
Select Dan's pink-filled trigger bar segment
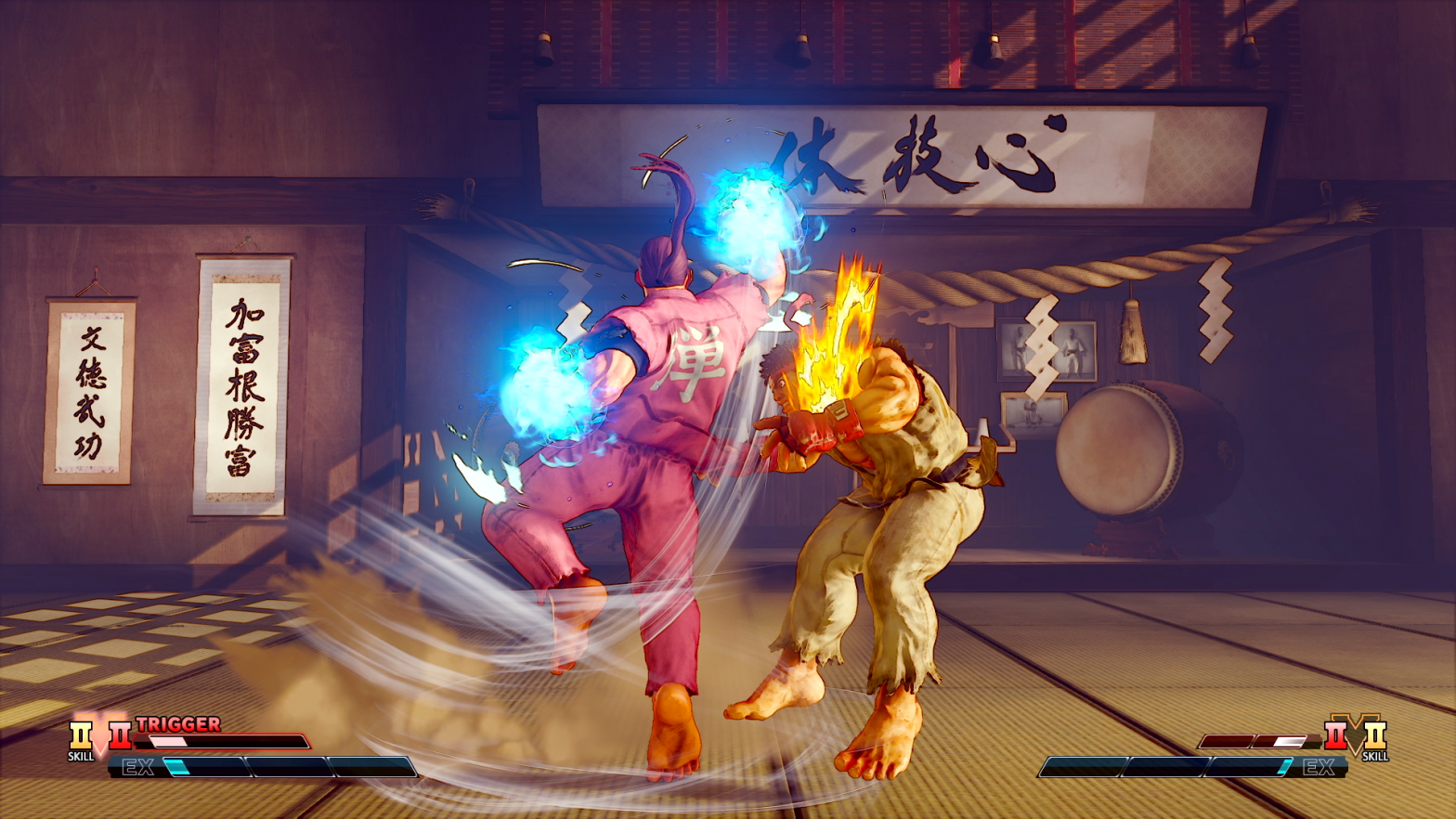coord(169,740)
